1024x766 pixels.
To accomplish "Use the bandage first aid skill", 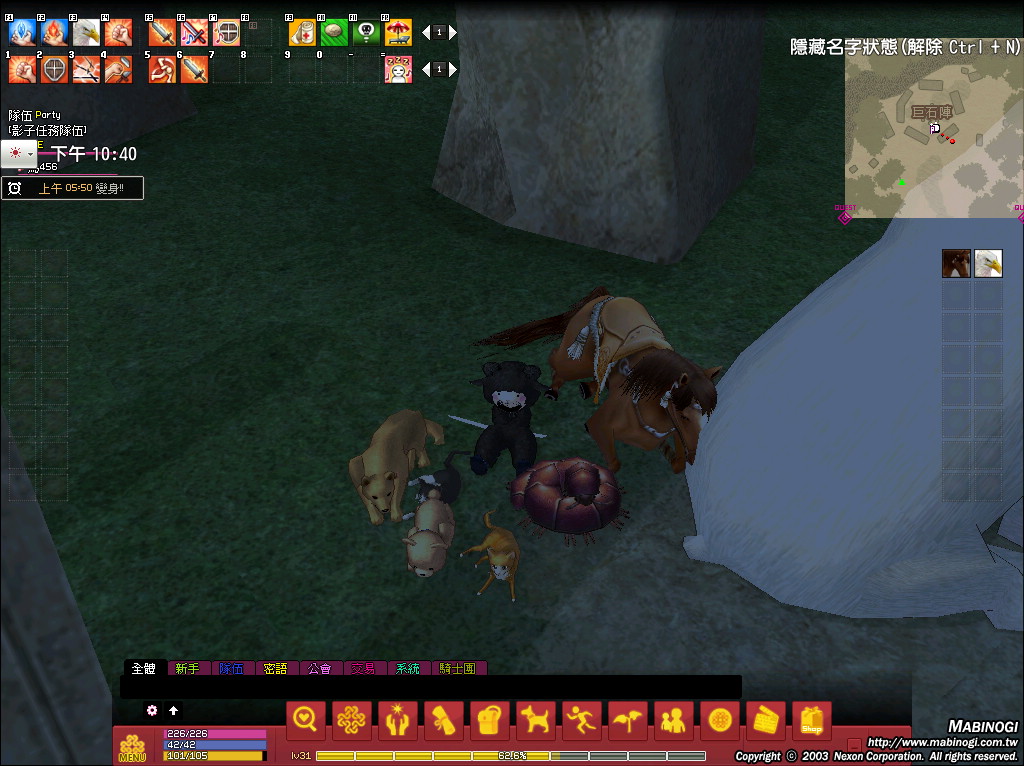I will coord(302,33).
